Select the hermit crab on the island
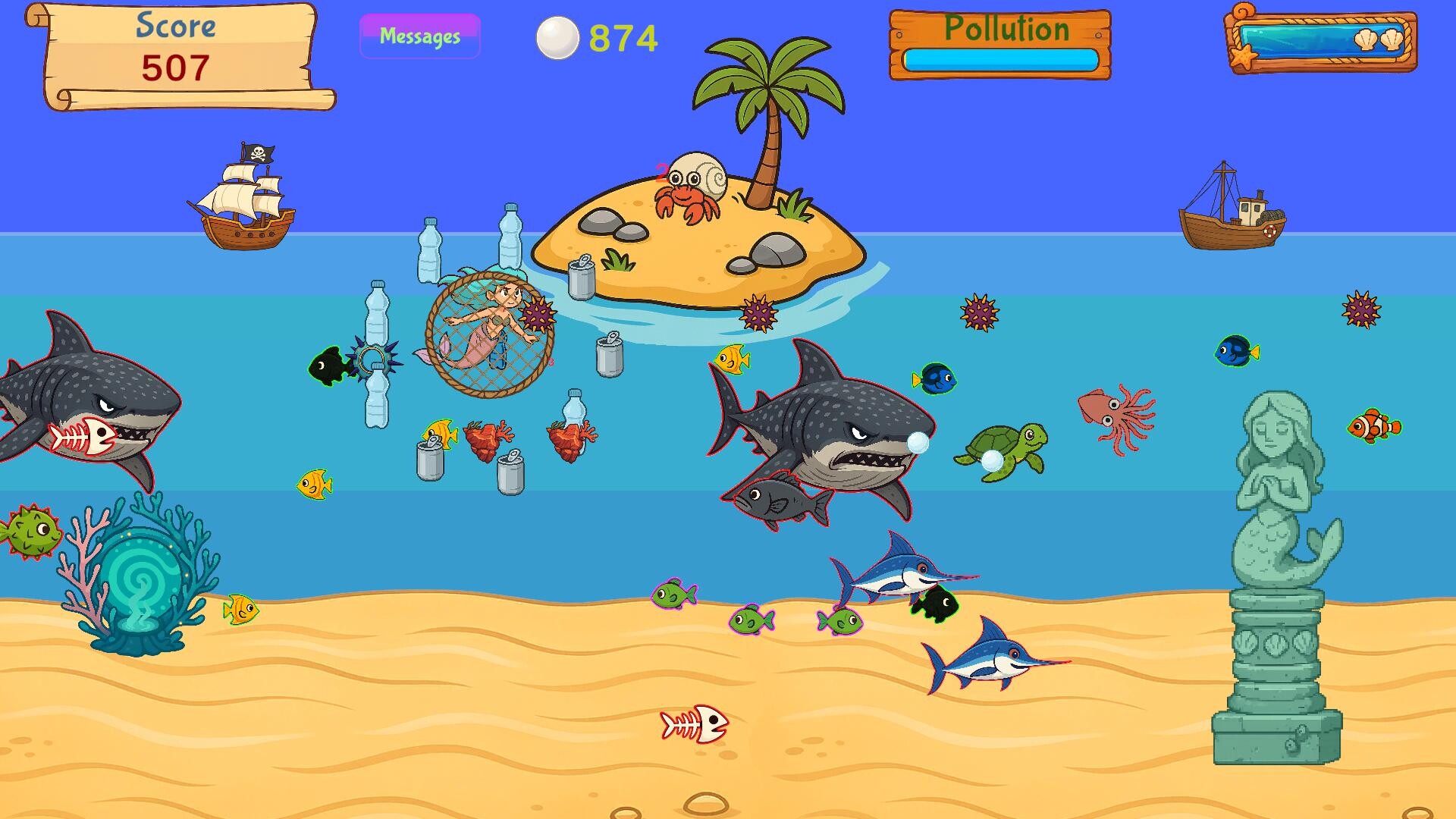 coord(690,185)
